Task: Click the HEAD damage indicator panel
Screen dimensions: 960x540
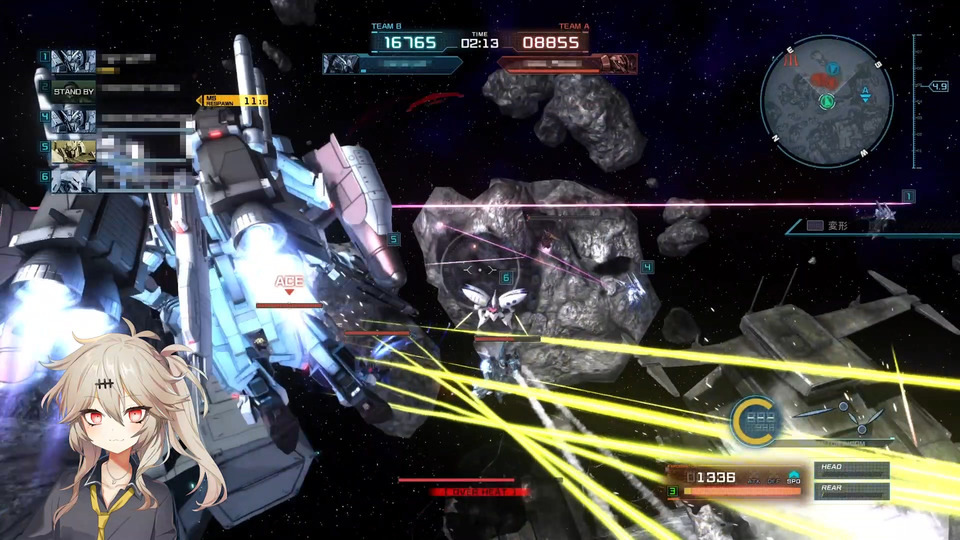Action: pyautogui.click(x=852, y=469)
